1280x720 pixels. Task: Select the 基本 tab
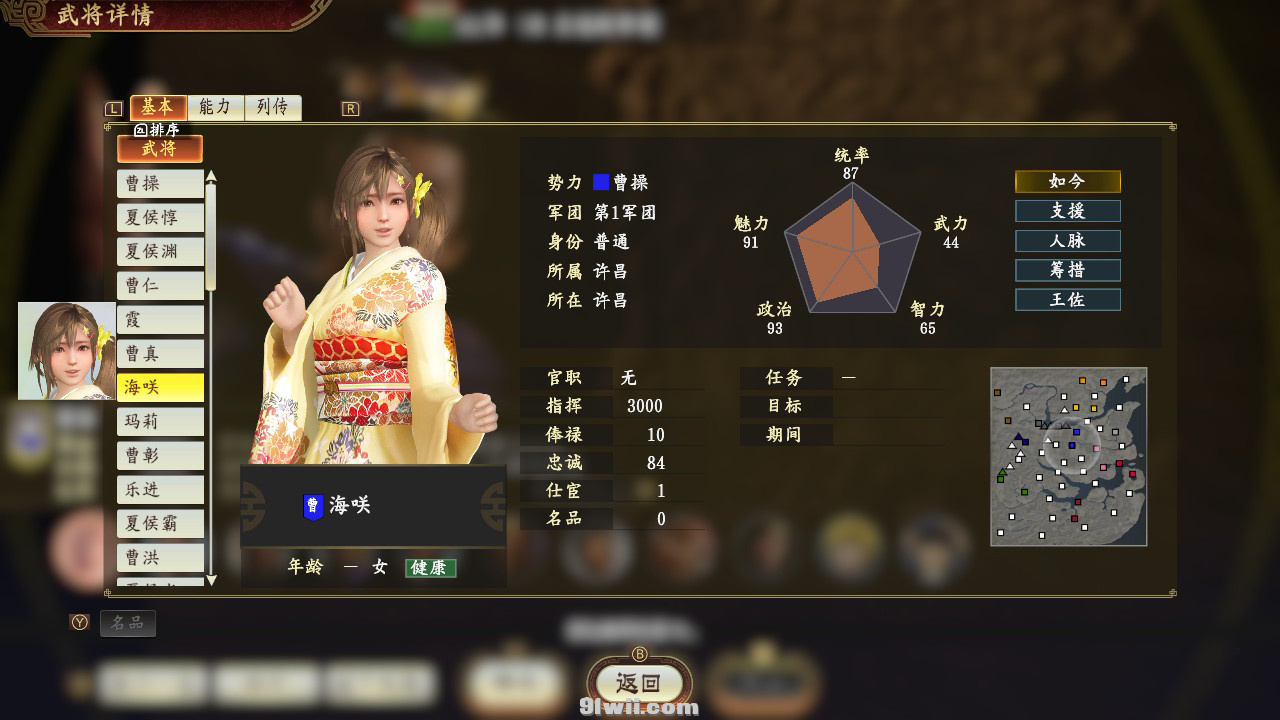tap(158, 107)
